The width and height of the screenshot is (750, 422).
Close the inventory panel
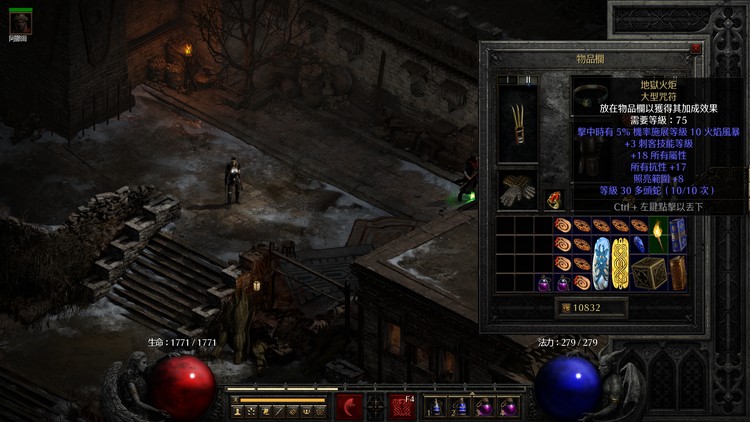695,47
